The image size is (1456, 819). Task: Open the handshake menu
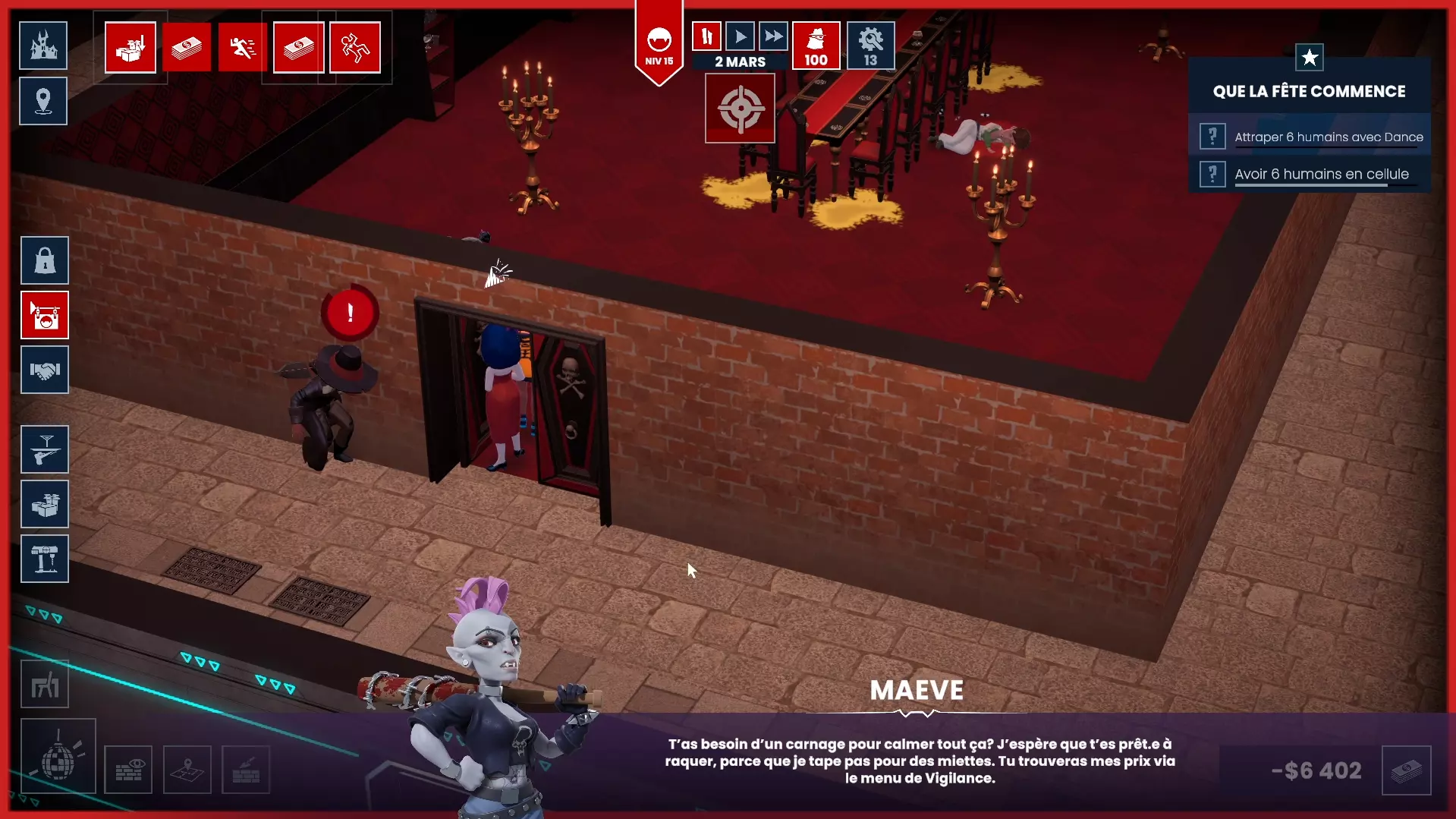click(45, 370)
